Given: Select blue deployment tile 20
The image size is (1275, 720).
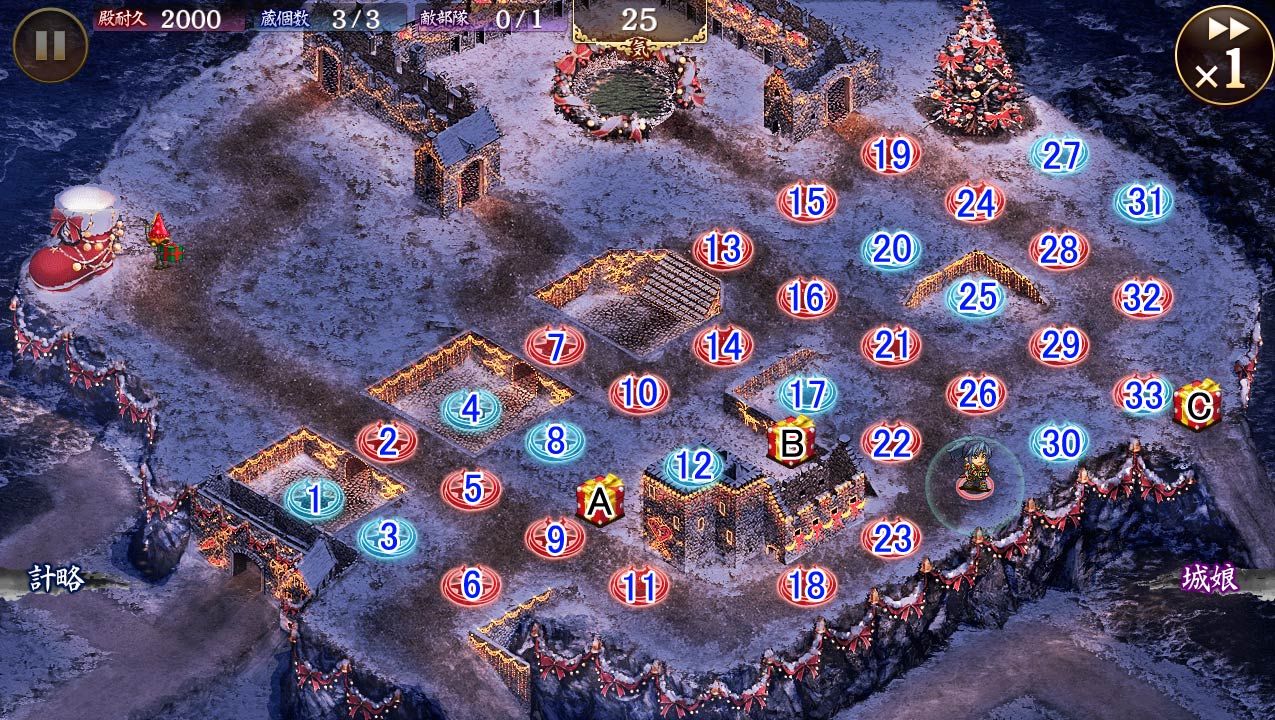Looking at the screenshot, I should [x=891, y=249].
